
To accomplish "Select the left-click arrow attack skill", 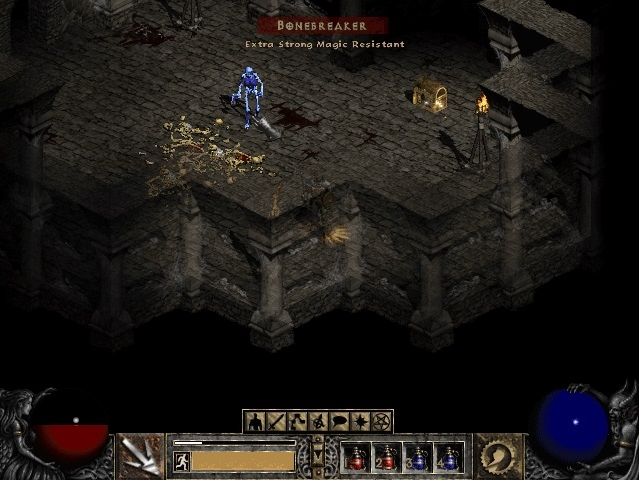I will (x=141, y=456).
